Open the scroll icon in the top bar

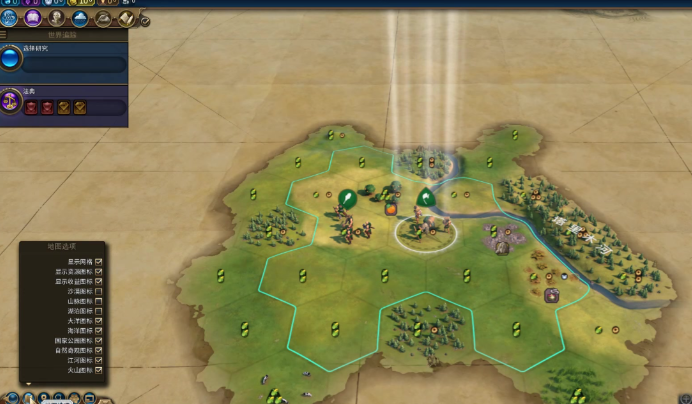coord(127,18)
